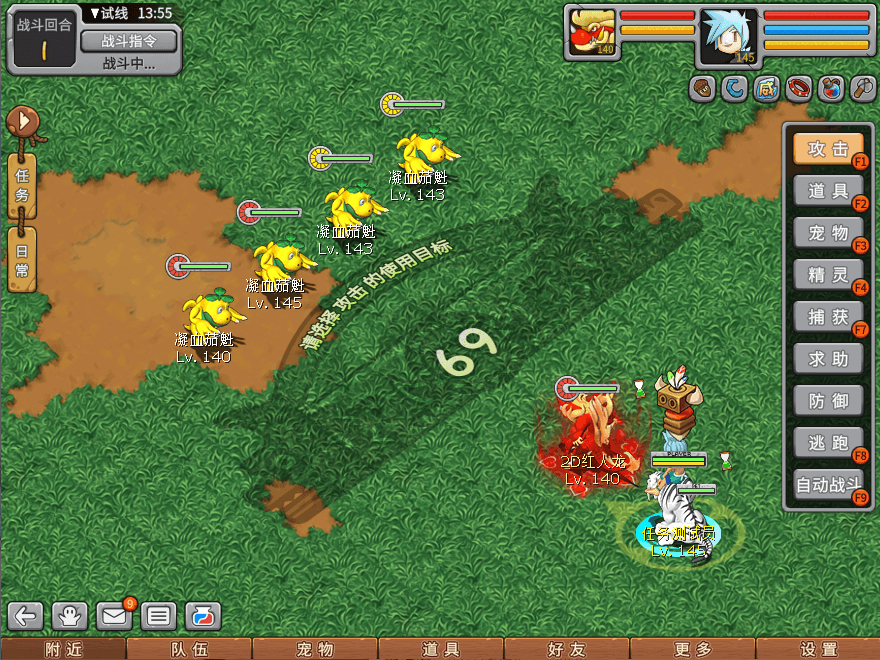Click the red-blue potion flask icon
The width and height of the screenshot is (880, 660).
click(830, 89)
